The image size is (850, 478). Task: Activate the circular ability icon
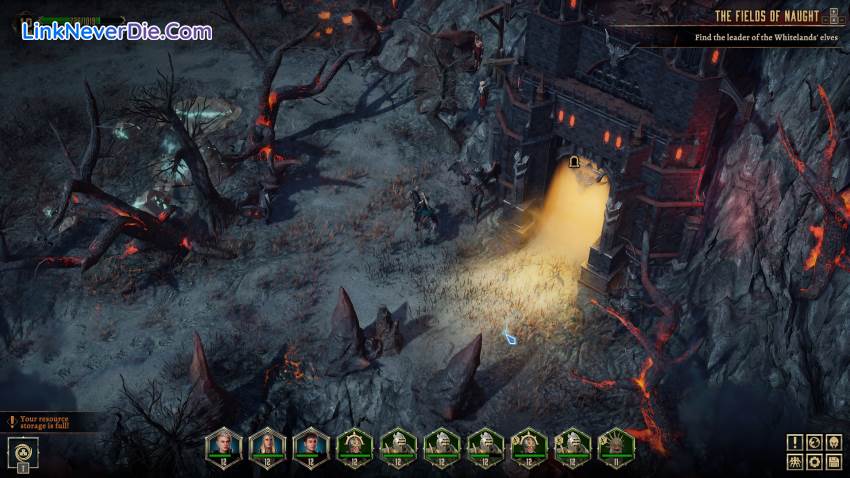(x=22, y=452)
